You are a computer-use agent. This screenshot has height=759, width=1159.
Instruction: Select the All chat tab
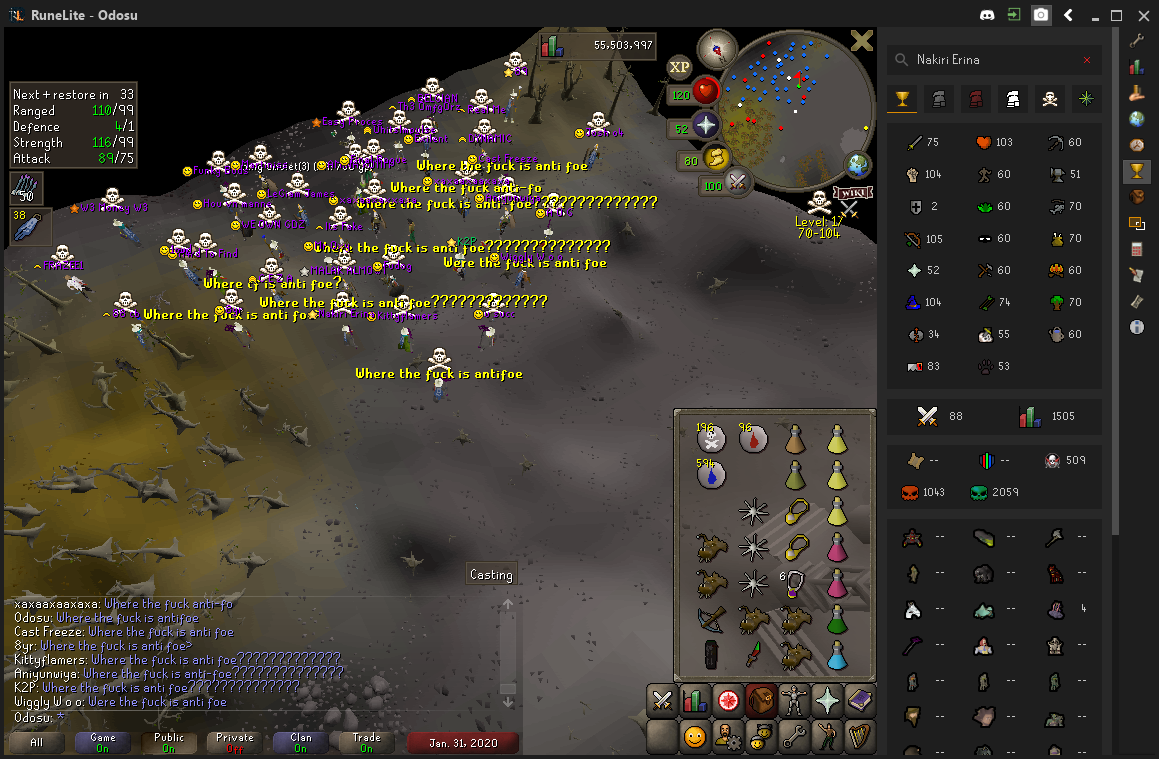tap(37, 742)
